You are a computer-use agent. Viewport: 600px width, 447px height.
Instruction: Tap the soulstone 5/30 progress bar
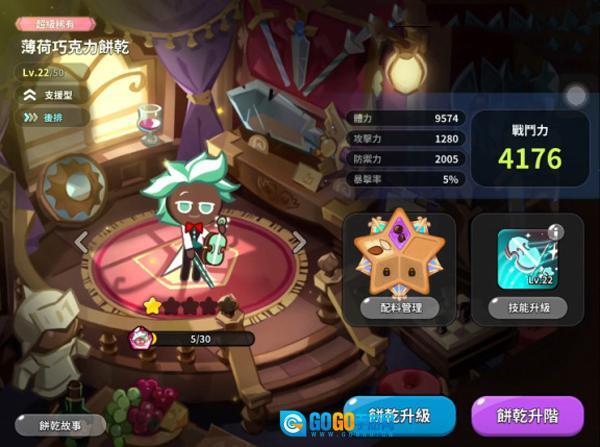tap(190, 339)
